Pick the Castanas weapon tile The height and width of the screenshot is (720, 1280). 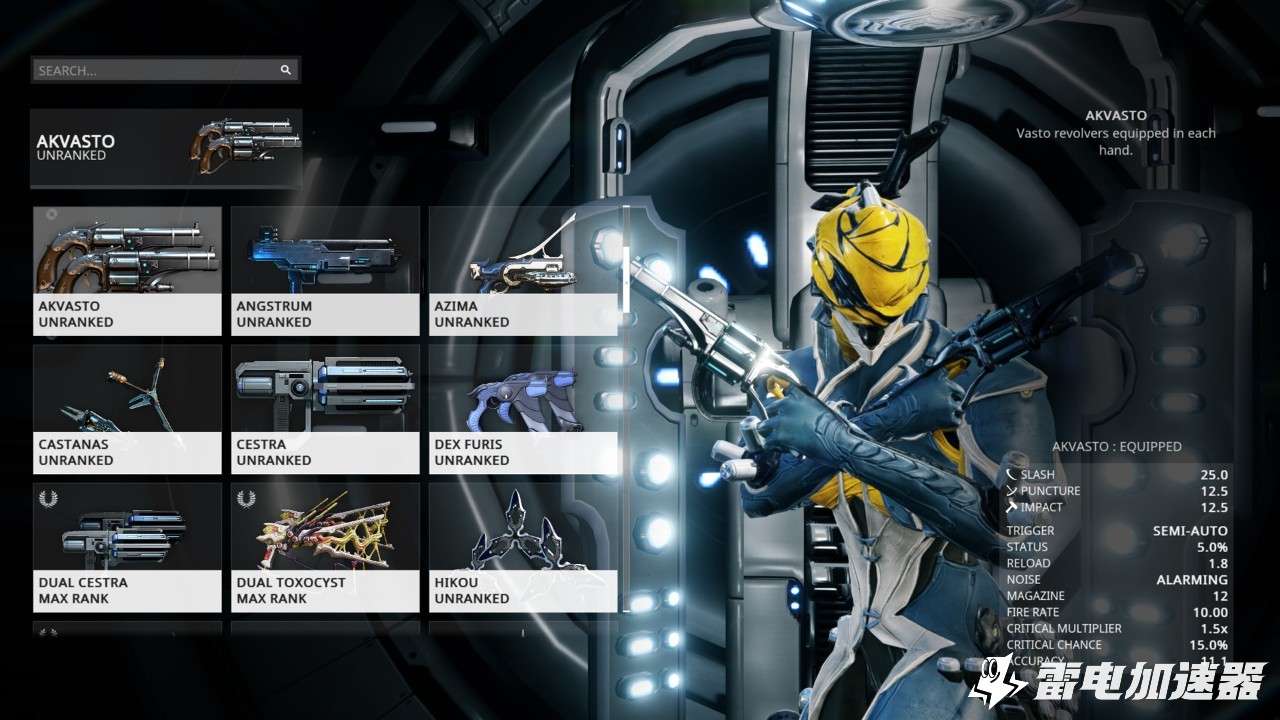[x=127, y=409]
